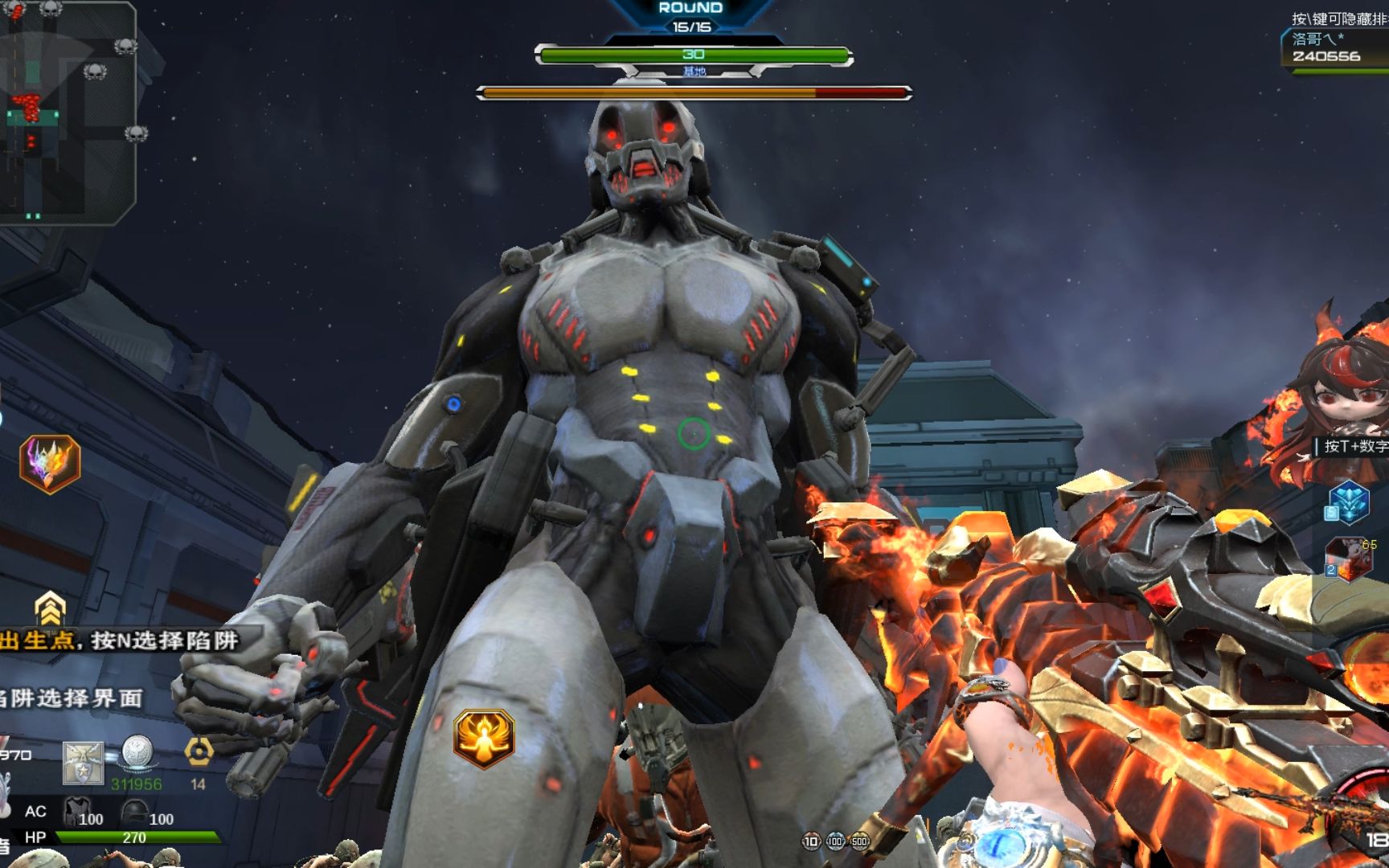Click the minimap in the corner
1389x868 pixels.
68,111
